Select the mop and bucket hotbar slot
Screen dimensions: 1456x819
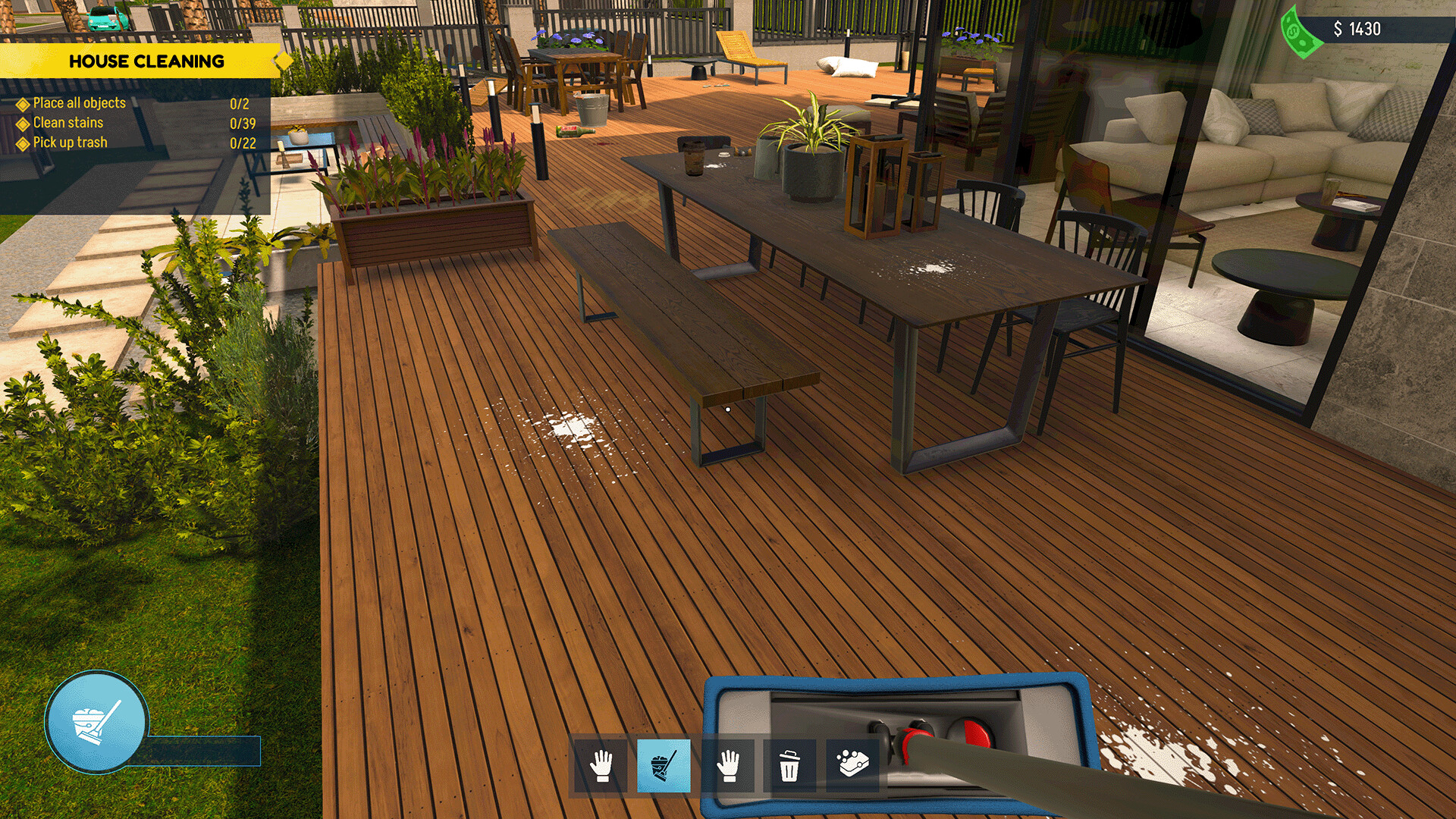(664, 766)
